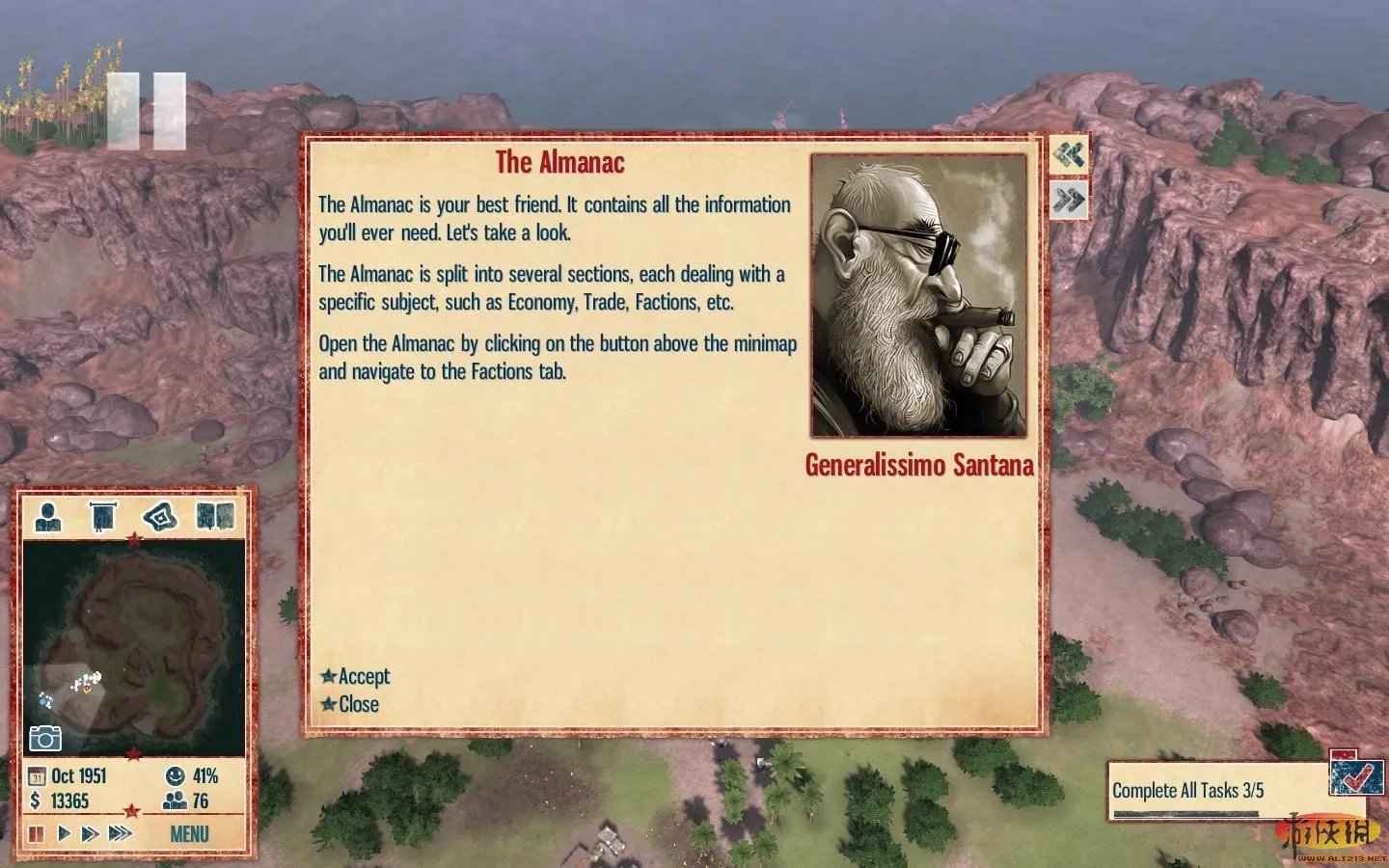Pause the game speed
This screenshot has width=1389, height=868.
[37, 833]
